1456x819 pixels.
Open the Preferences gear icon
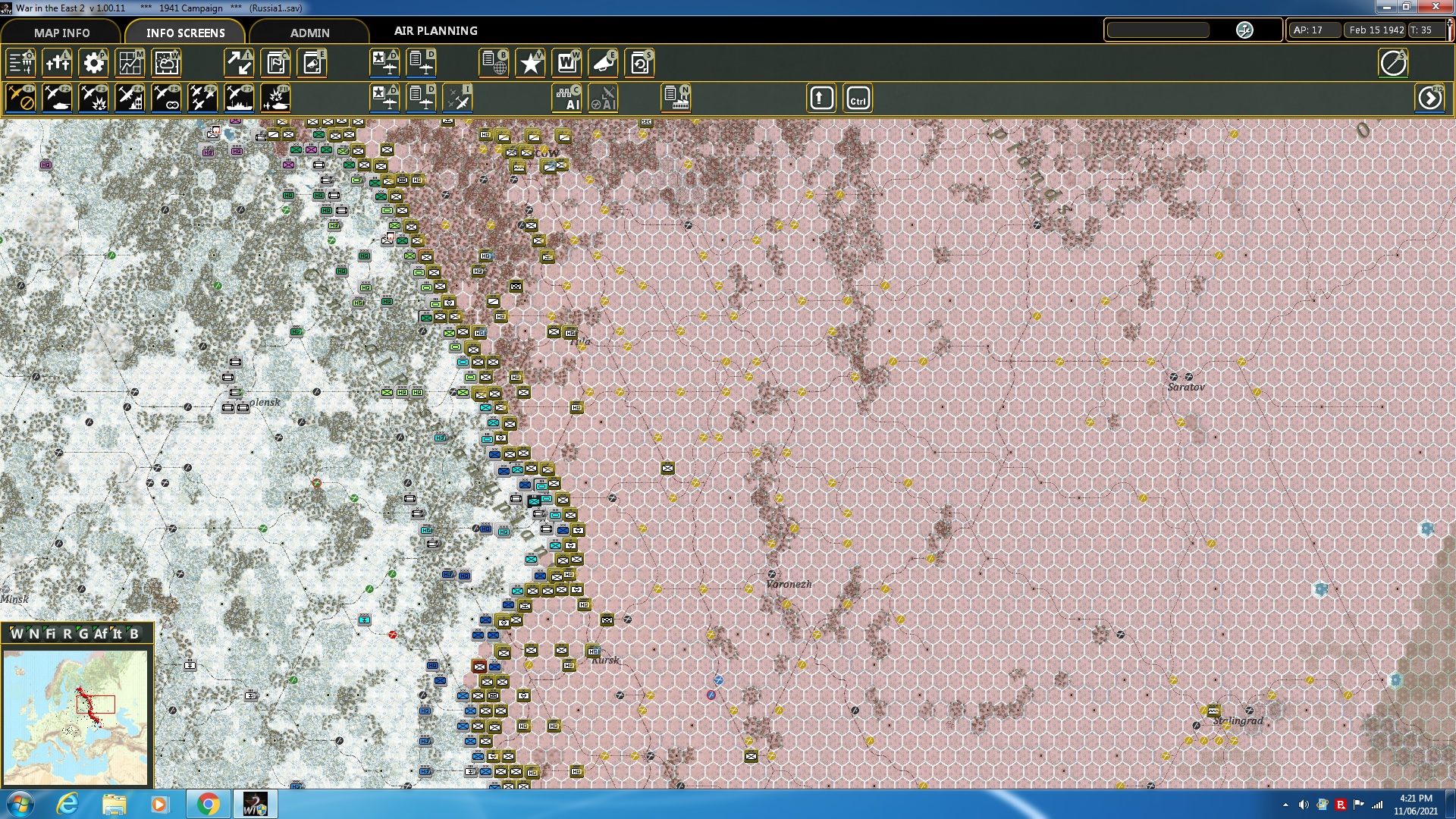[93, 63]
